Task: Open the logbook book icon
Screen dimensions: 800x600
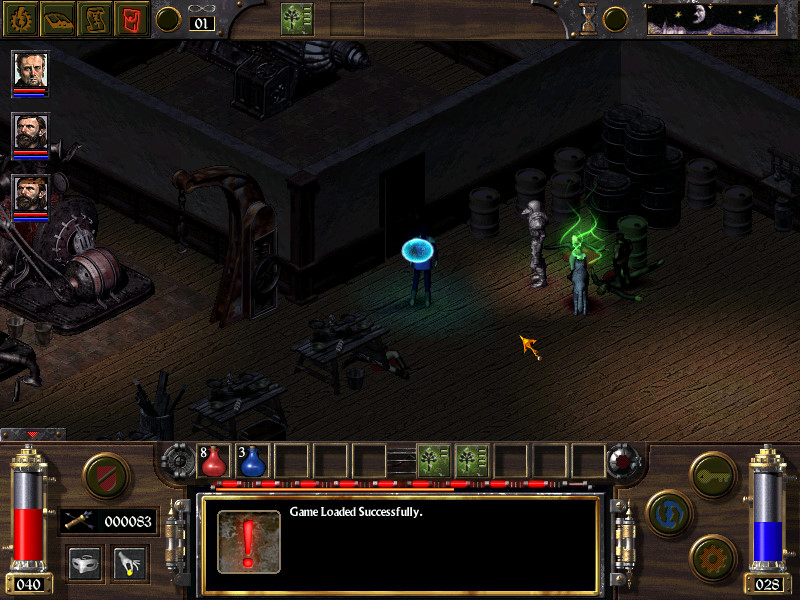Action: pos(58,19)
